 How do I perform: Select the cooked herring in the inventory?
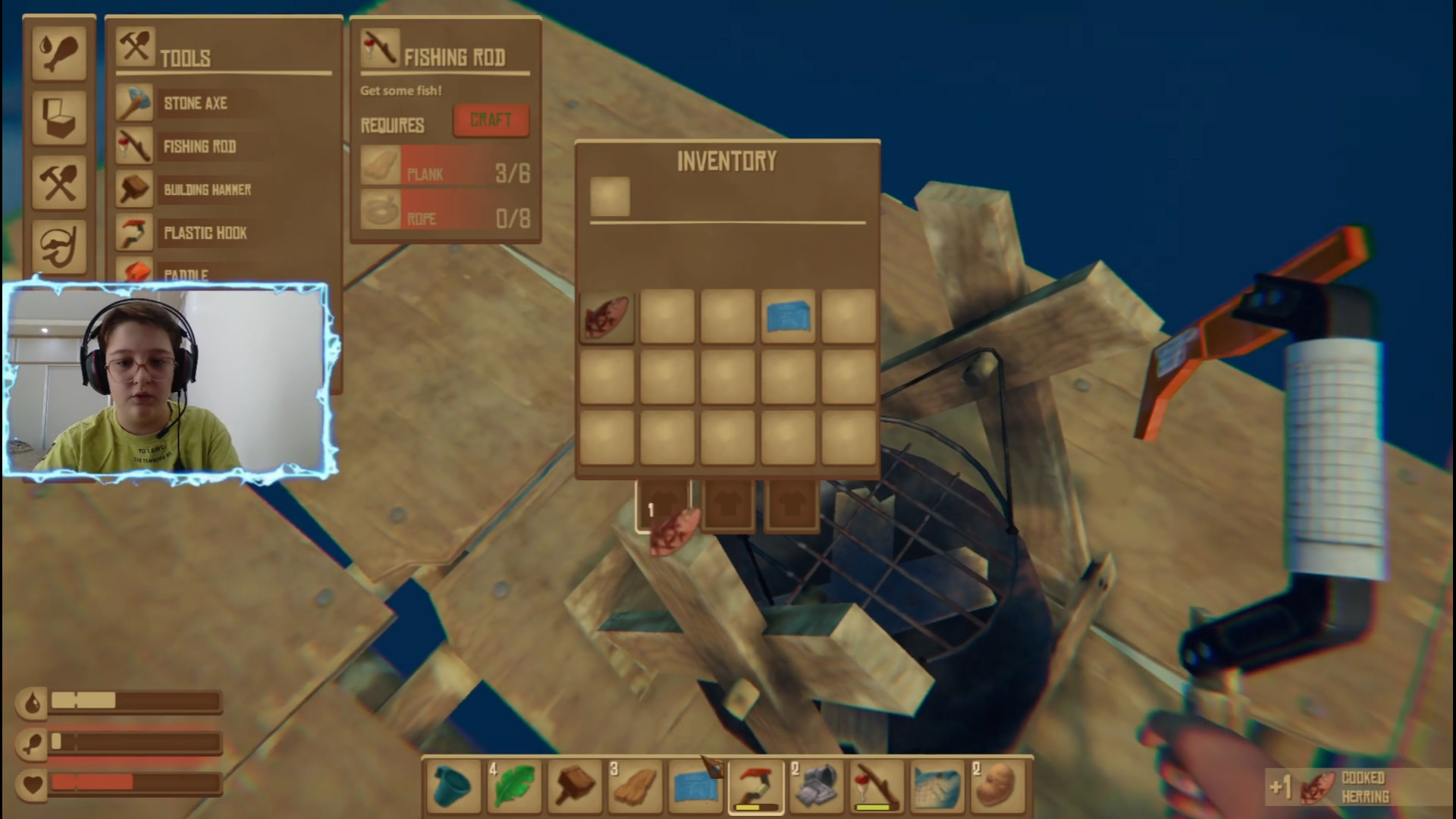[x=607, y=317]
